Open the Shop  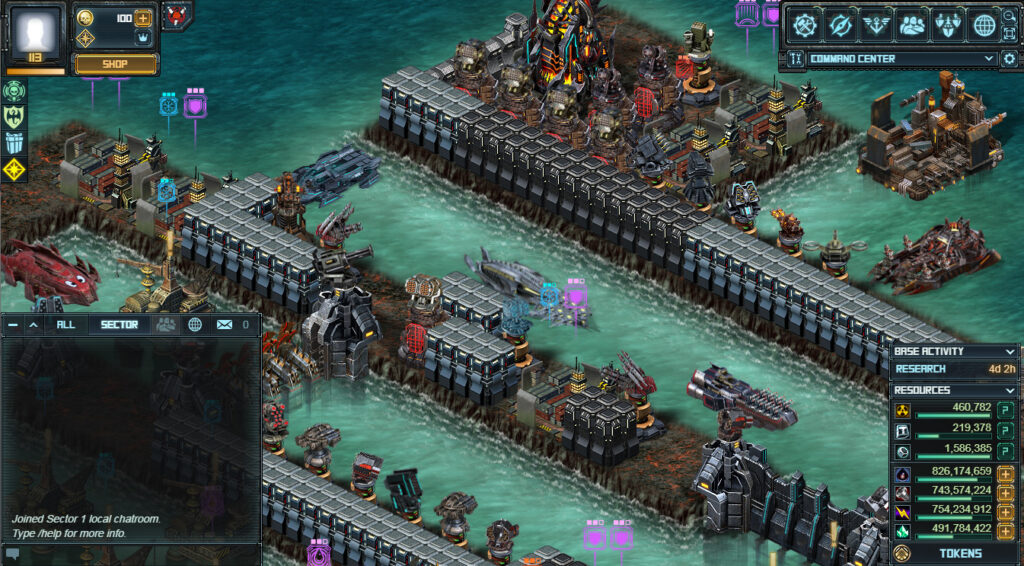click(117, 64)
